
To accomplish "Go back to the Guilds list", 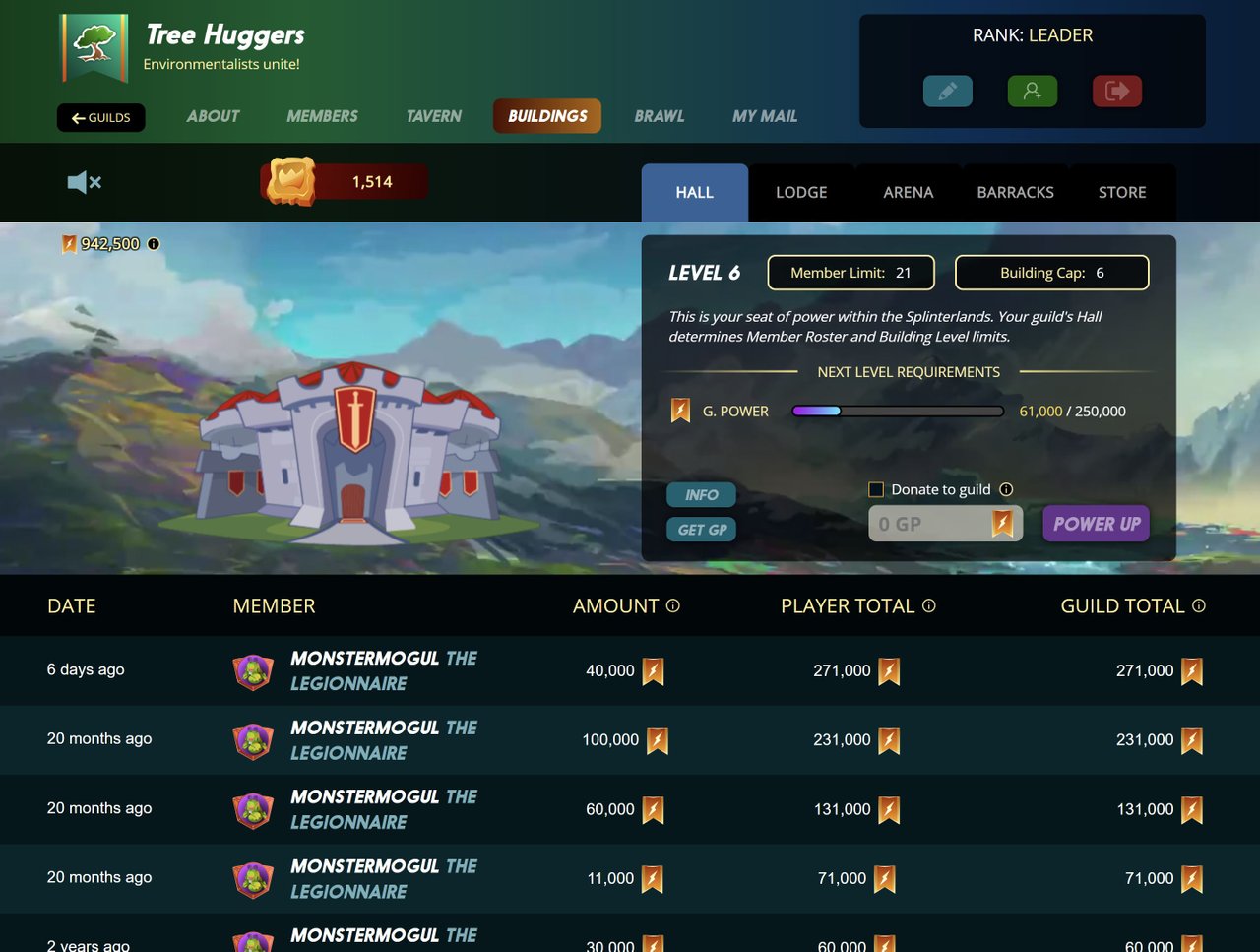I will tap(100, 118).
